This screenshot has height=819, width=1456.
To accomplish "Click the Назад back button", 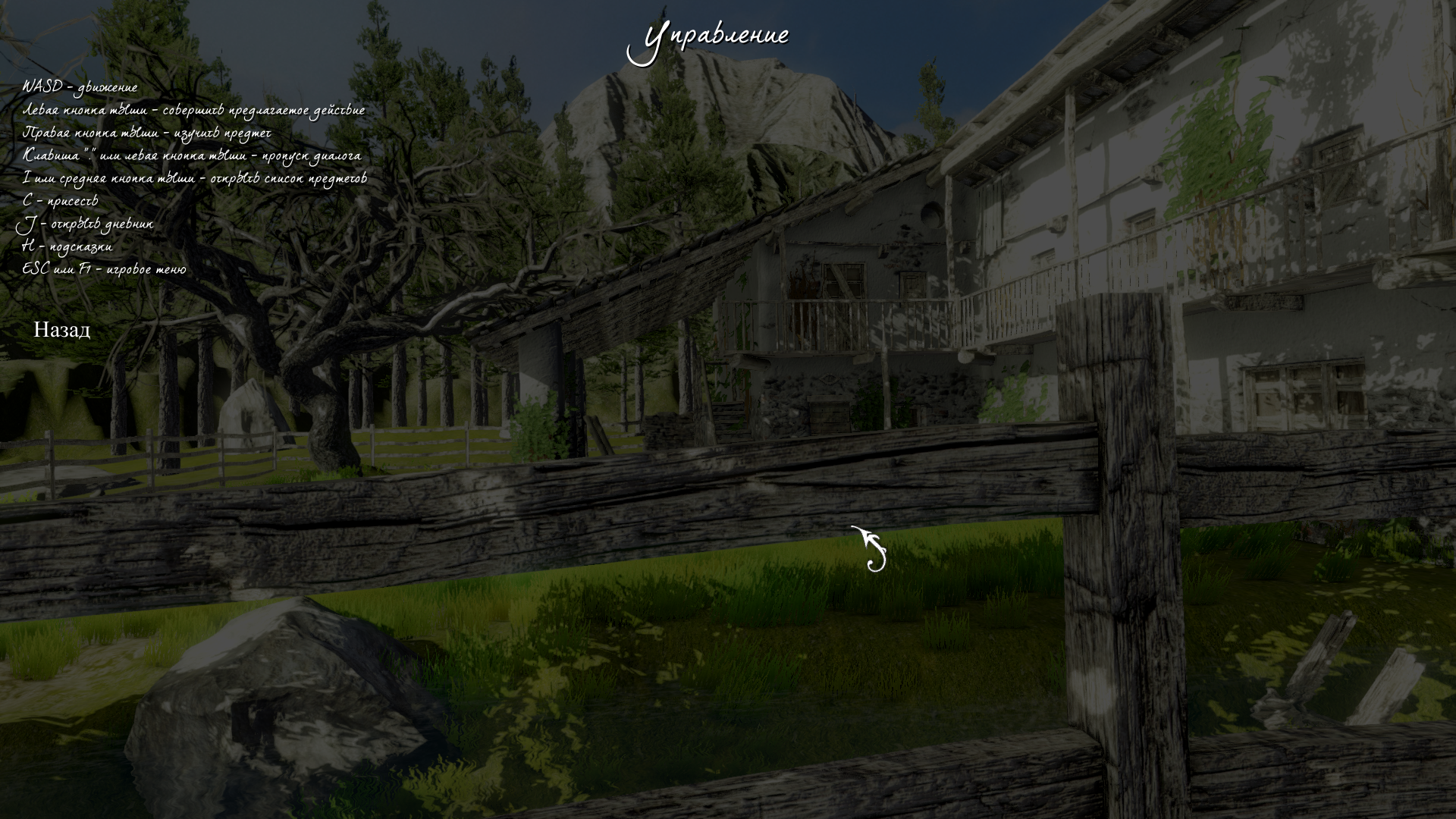I will (x=61, y=330).
